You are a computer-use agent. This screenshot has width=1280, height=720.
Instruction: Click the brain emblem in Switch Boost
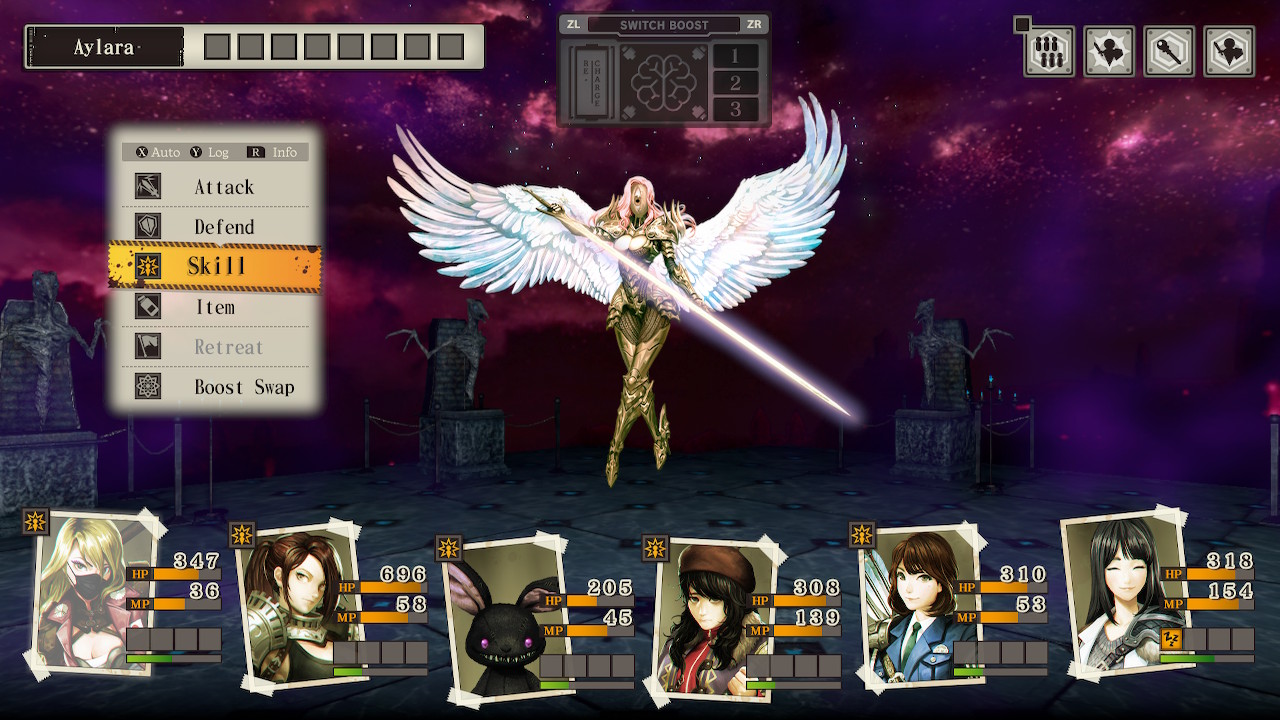click(663, 83)
